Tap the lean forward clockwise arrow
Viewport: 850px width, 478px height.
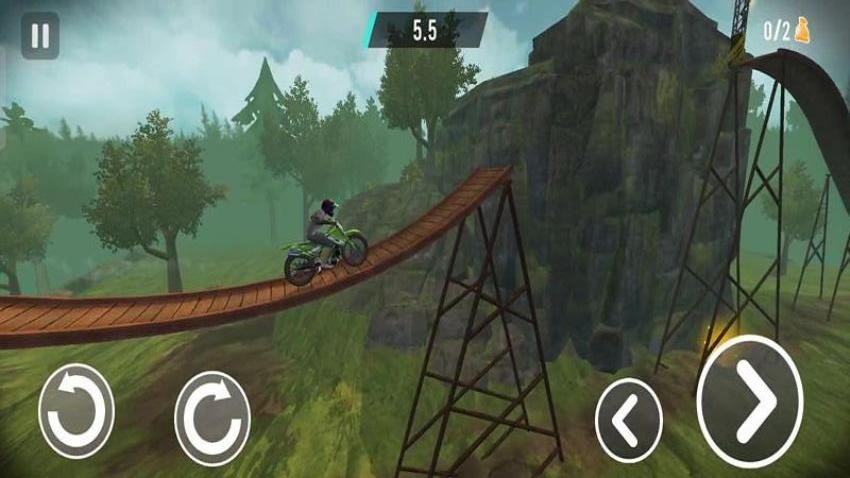coord(212,418)
